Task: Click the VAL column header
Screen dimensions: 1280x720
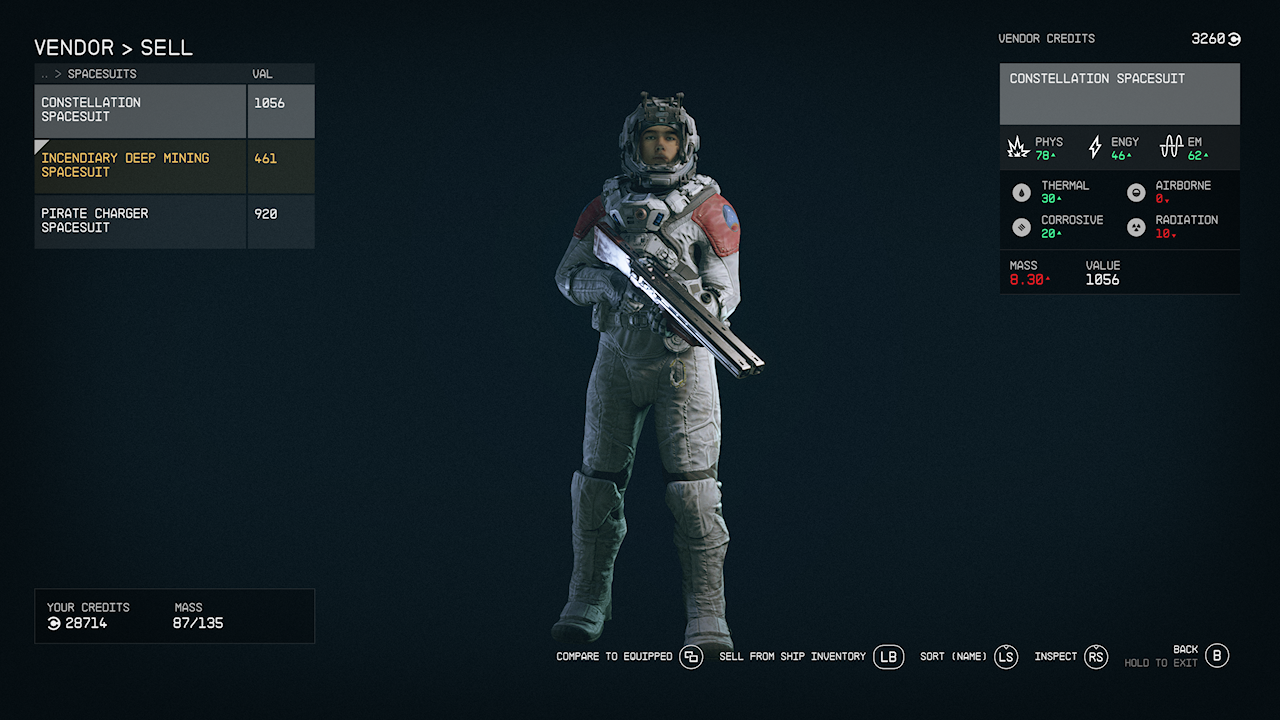Action: point(262,73)
